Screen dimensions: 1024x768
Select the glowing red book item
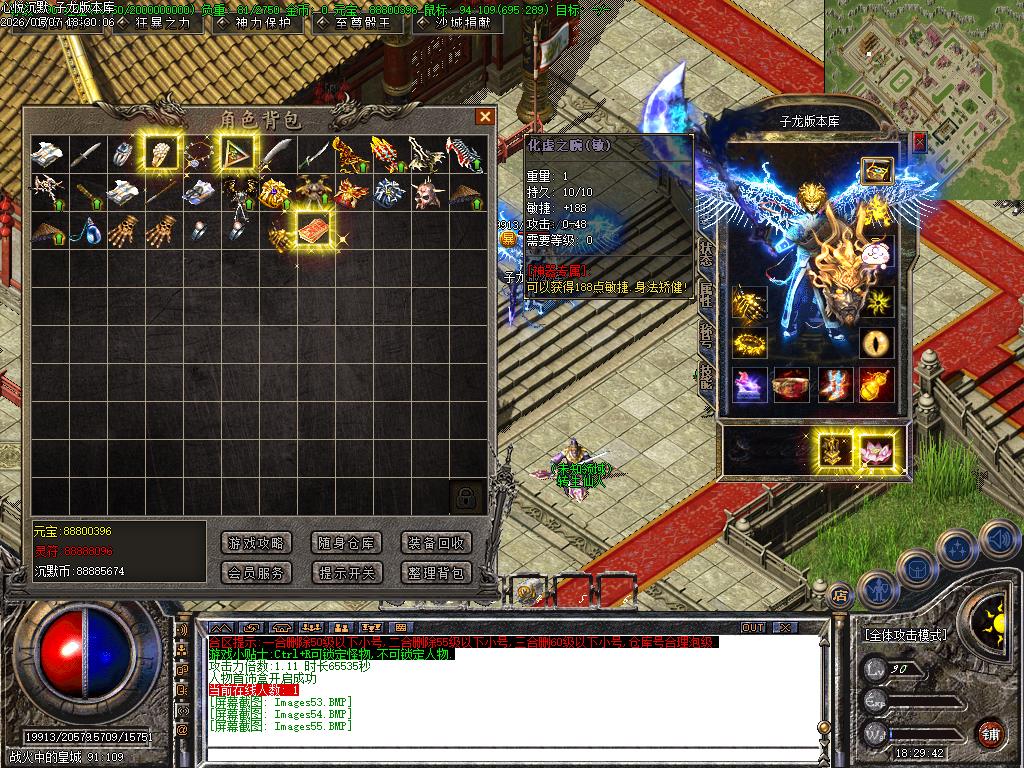click(x=314, y=227)
